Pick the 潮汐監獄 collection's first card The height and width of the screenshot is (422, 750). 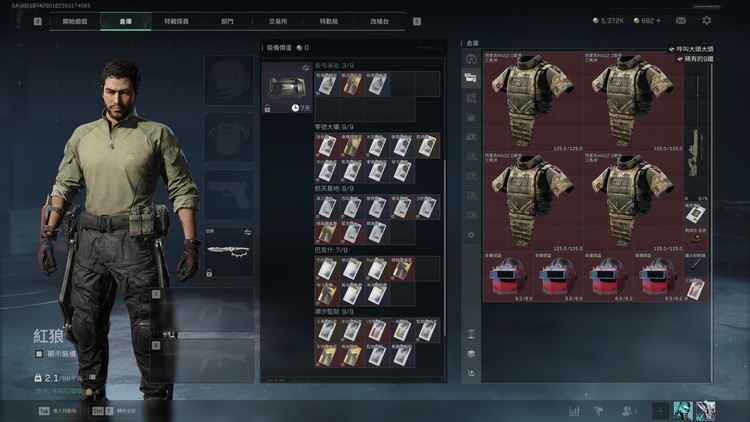(326, 330)
